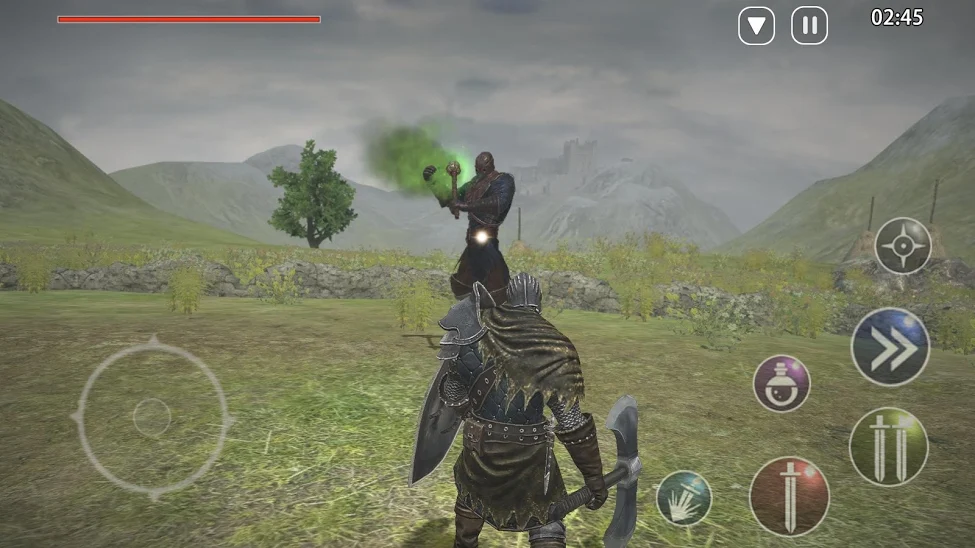This screenshot has height=548, width=975.
Task: Activate the double-arrow dash button
Action: click(x=890, y=346)
